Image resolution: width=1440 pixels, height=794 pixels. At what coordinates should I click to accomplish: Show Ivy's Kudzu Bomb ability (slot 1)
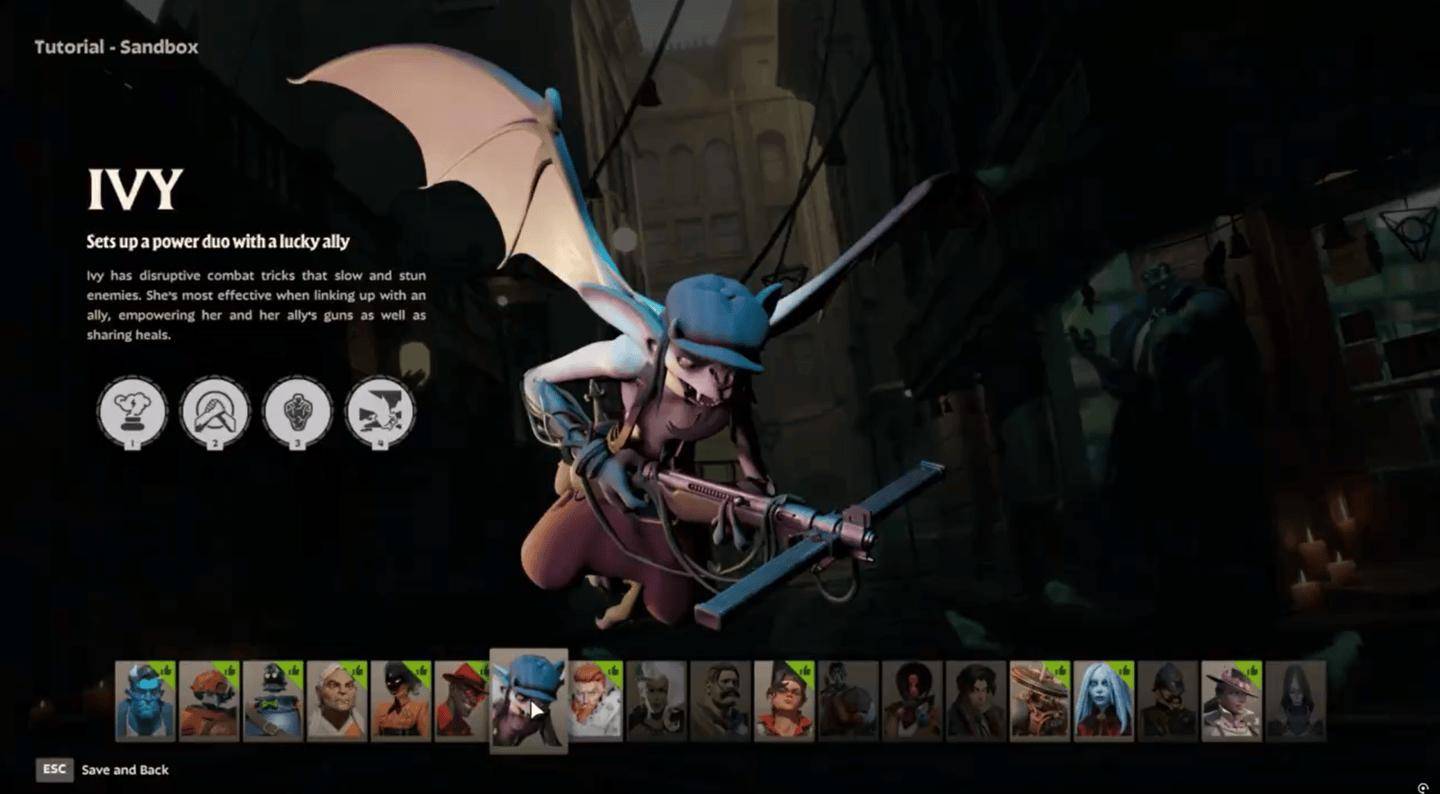pos(132,410)
